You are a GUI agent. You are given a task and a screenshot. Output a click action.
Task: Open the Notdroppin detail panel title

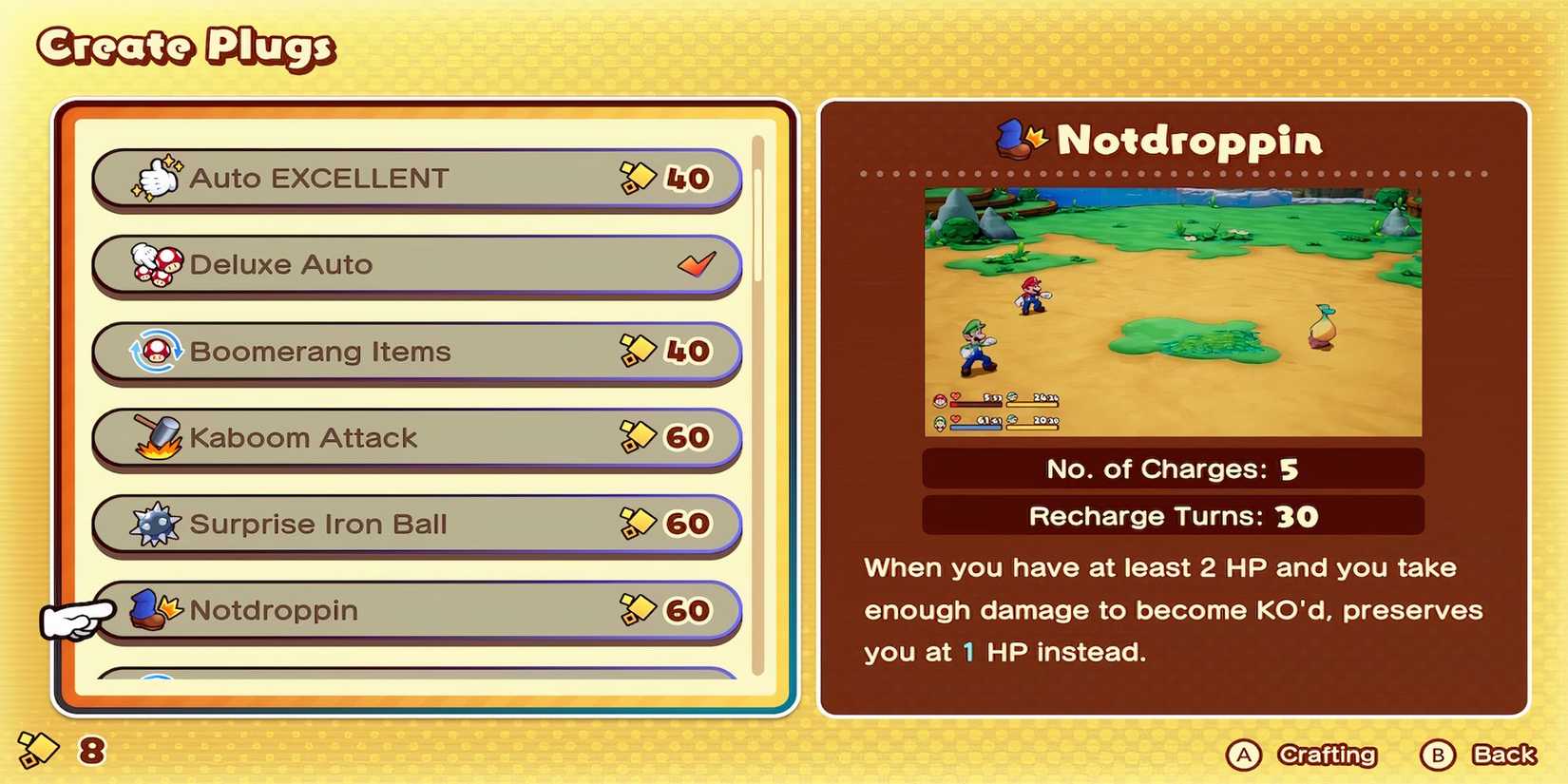(1188, 141)
